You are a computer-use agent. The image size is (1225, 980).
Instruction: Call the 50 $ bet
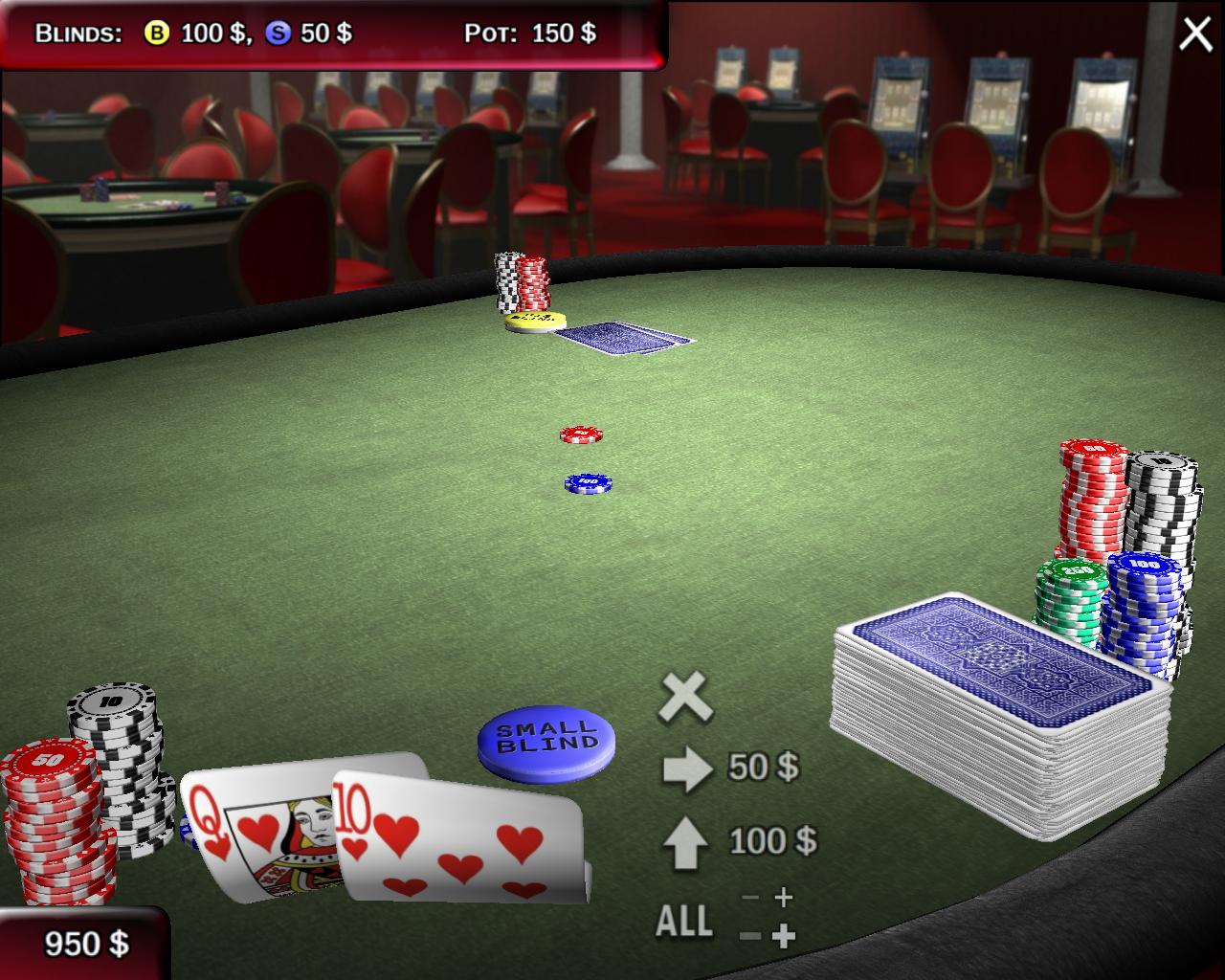[x=688, y=768]
